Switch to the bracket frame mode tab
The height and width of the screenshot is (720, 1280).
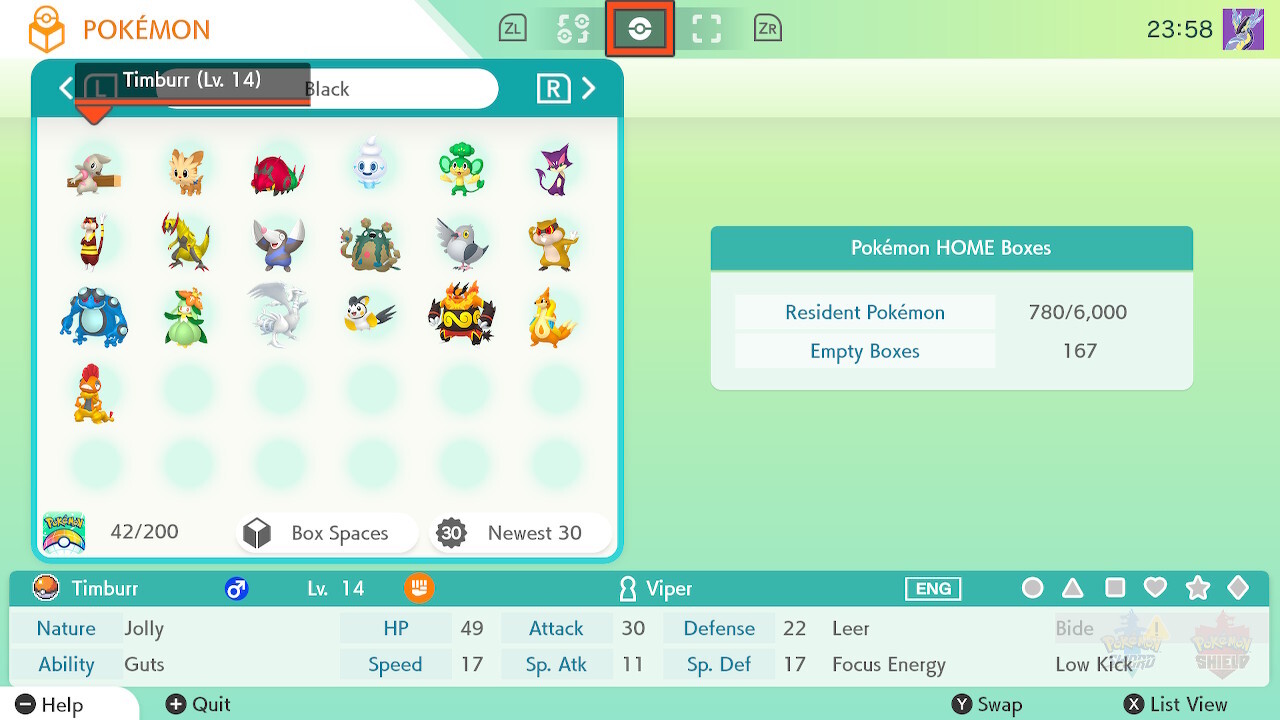tap(707, 30)
